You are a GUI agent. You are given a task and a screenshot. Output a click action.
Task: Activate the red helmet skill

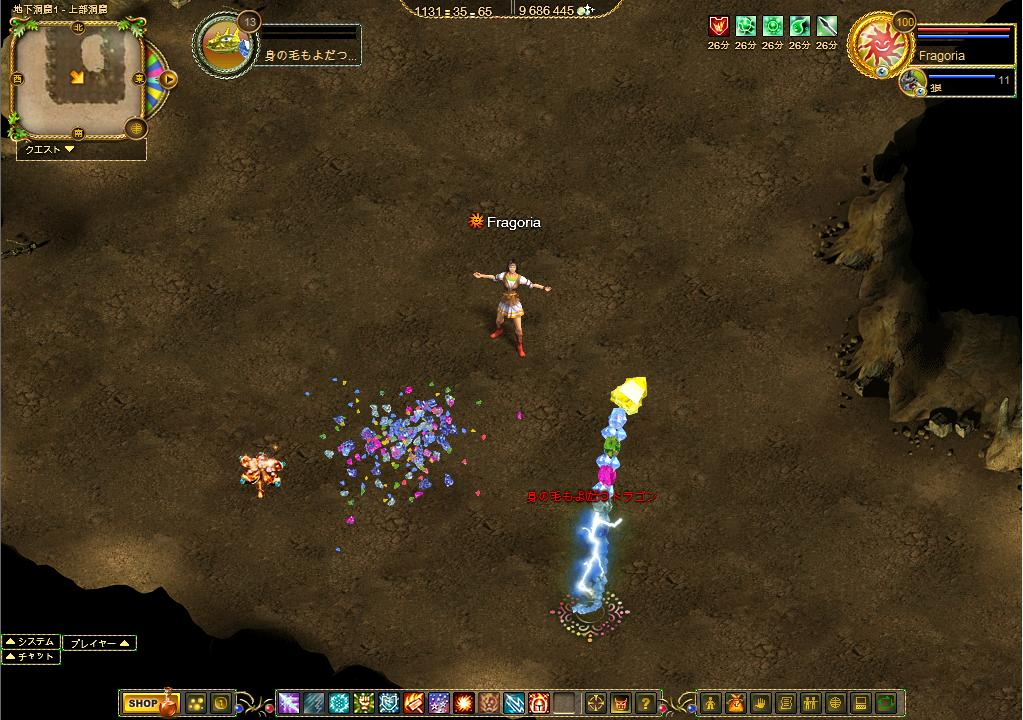[539, 703]
